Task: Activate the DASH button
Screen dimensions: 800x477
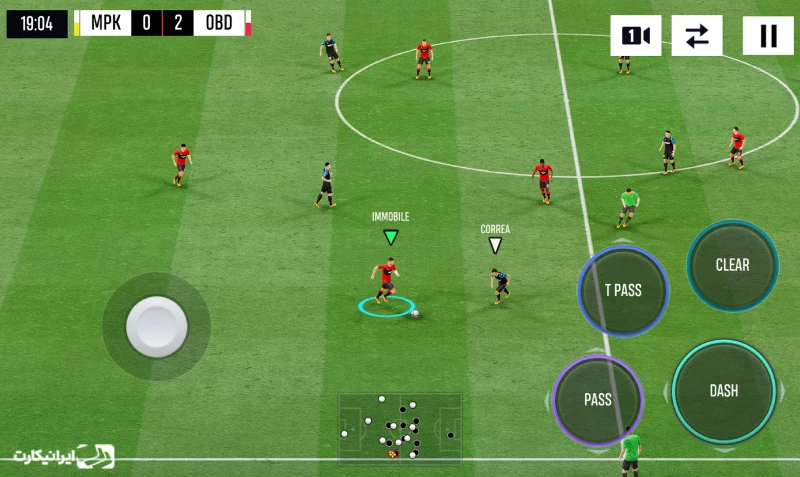Action: 724,391
